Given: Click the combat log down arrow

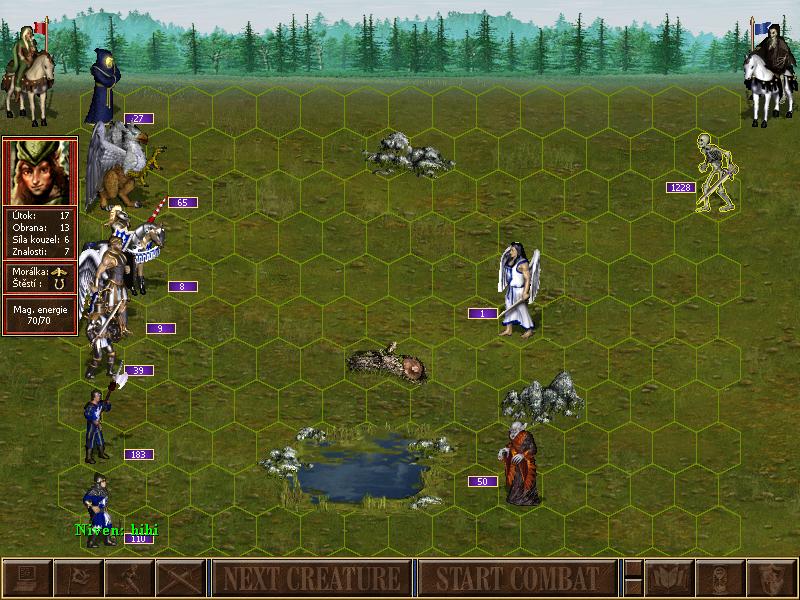Looking at the screenshot, I should point(633,587).
